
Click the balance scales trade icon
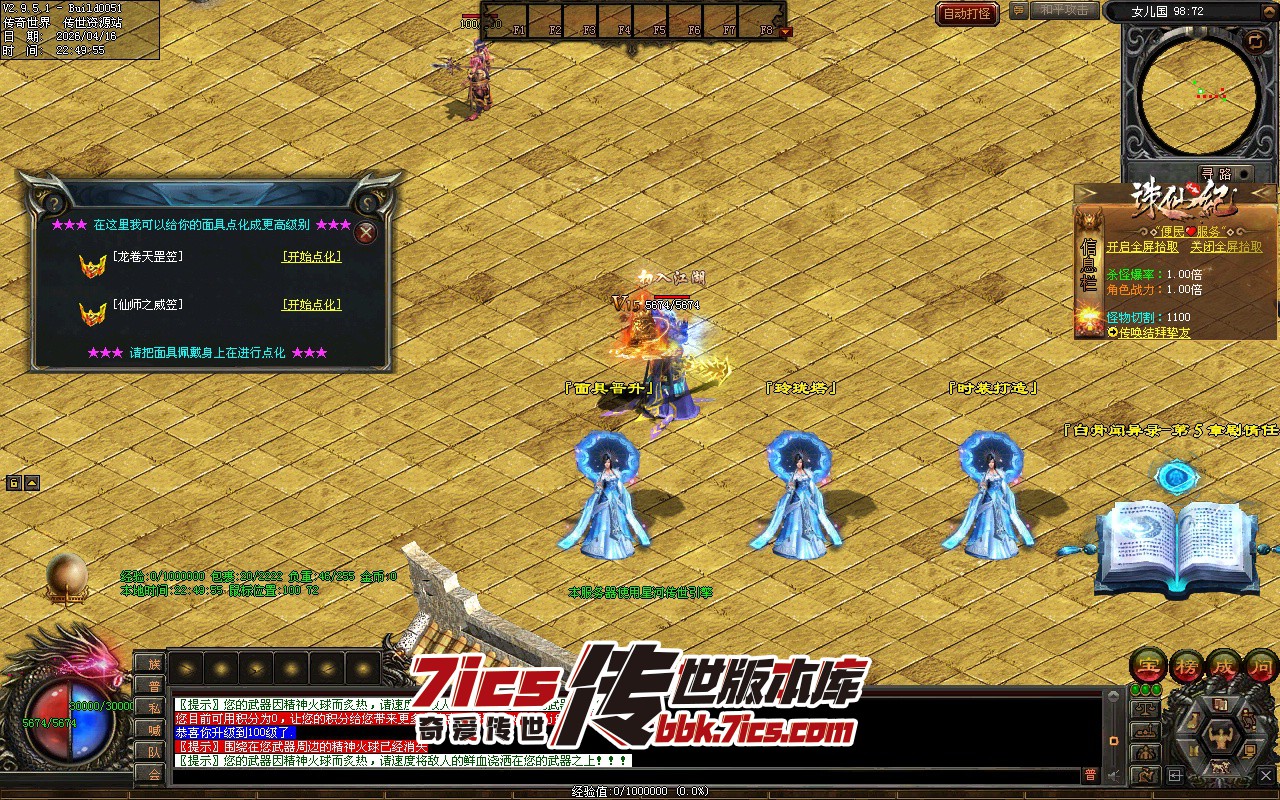point(1146,710)
